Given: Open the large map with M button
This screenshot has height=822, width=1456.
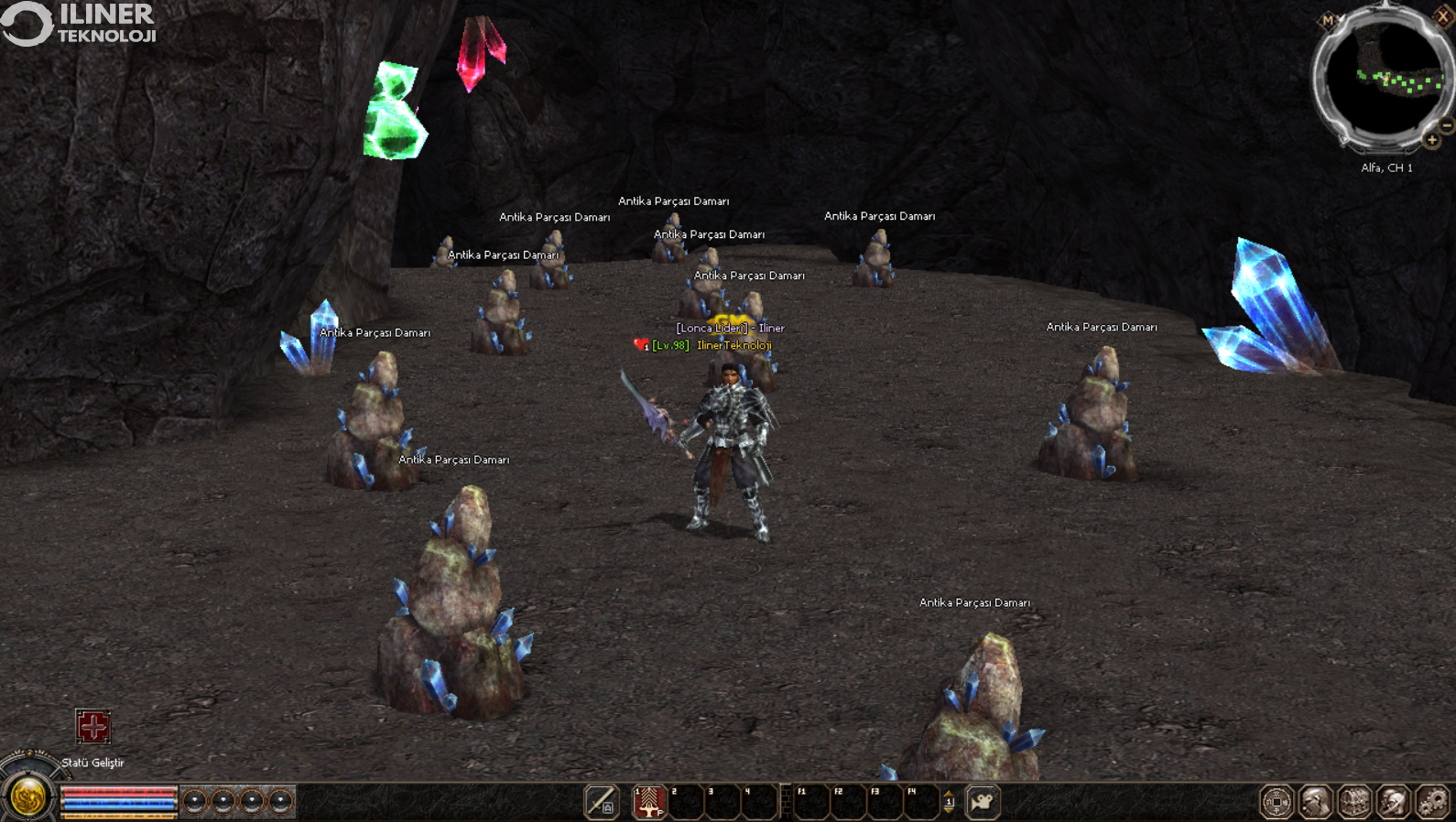Looking at the screenshot, I should [x=1328, y=20].
